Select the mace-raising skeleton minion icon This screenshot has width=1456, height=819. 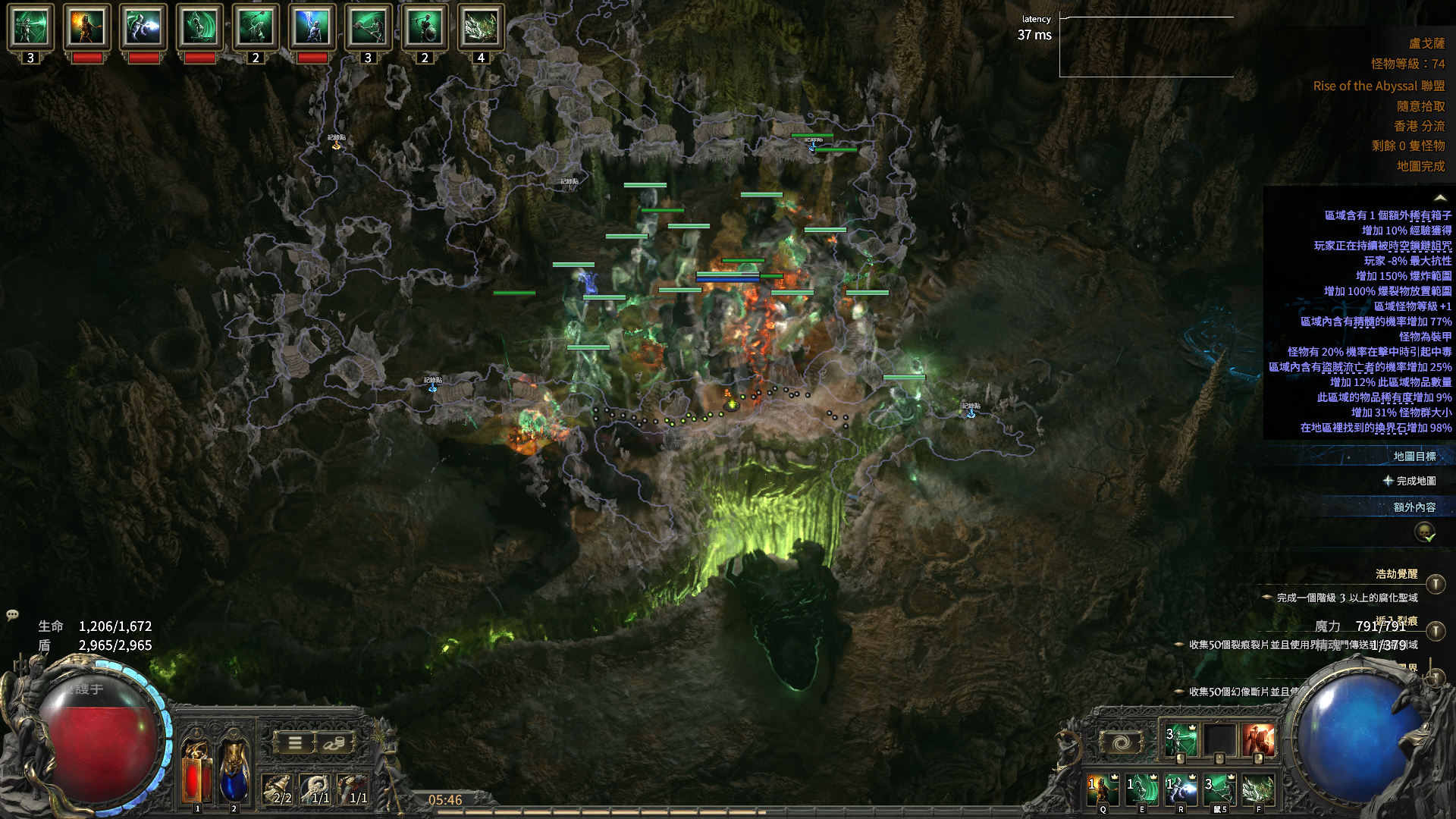click(256, 27)
